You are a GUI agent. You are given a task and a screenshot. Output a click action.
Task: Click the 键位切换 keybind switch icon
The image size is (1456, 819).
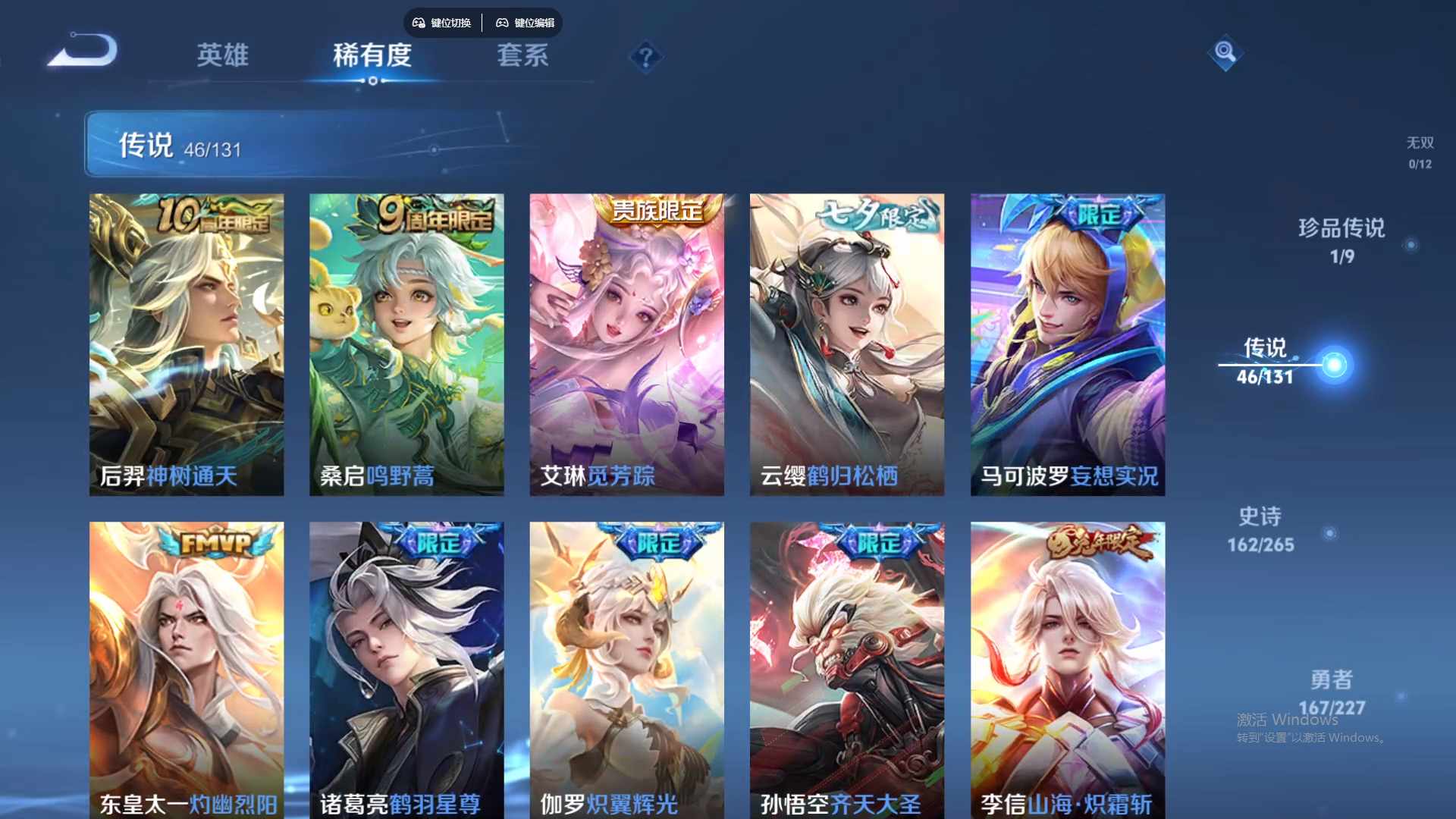pos(442,23)
